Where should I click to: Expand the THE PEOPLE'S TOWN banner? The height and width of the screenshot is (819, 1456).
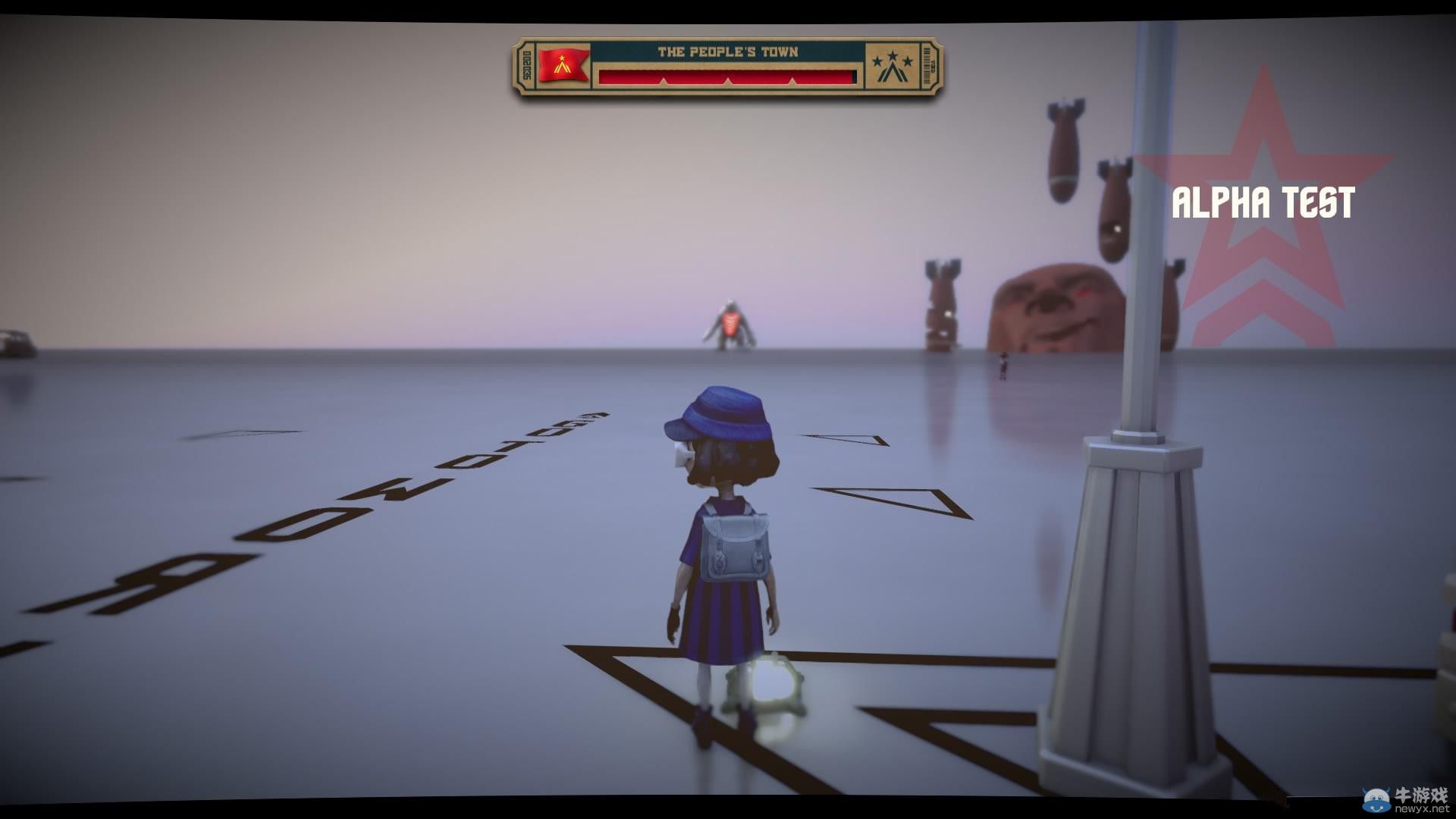(727, 65)
